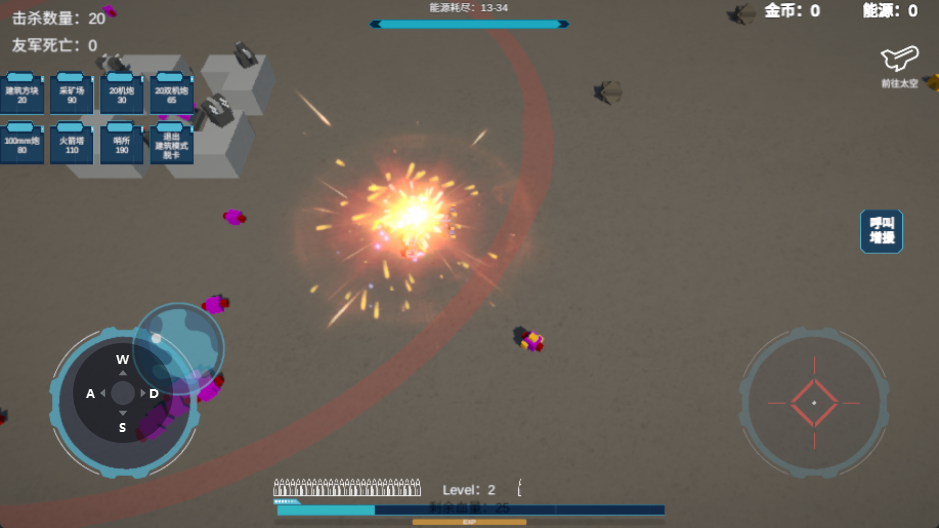Viewport: 939px width, 528px height.
Task: Tap the red crosshair fire control
Action: [814, 402]
